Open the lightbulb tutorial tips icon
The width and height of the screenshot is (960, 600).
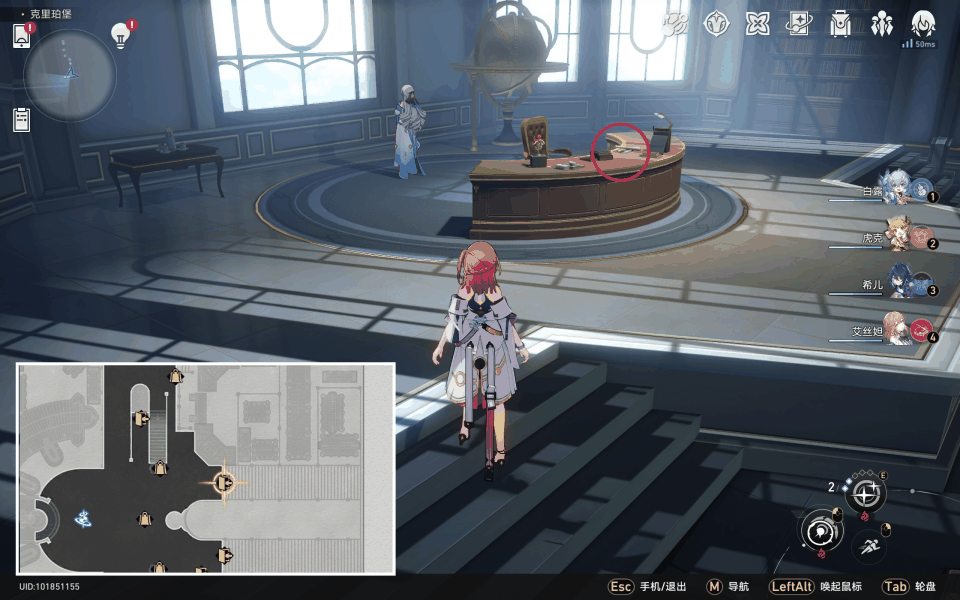coord(121,36)
